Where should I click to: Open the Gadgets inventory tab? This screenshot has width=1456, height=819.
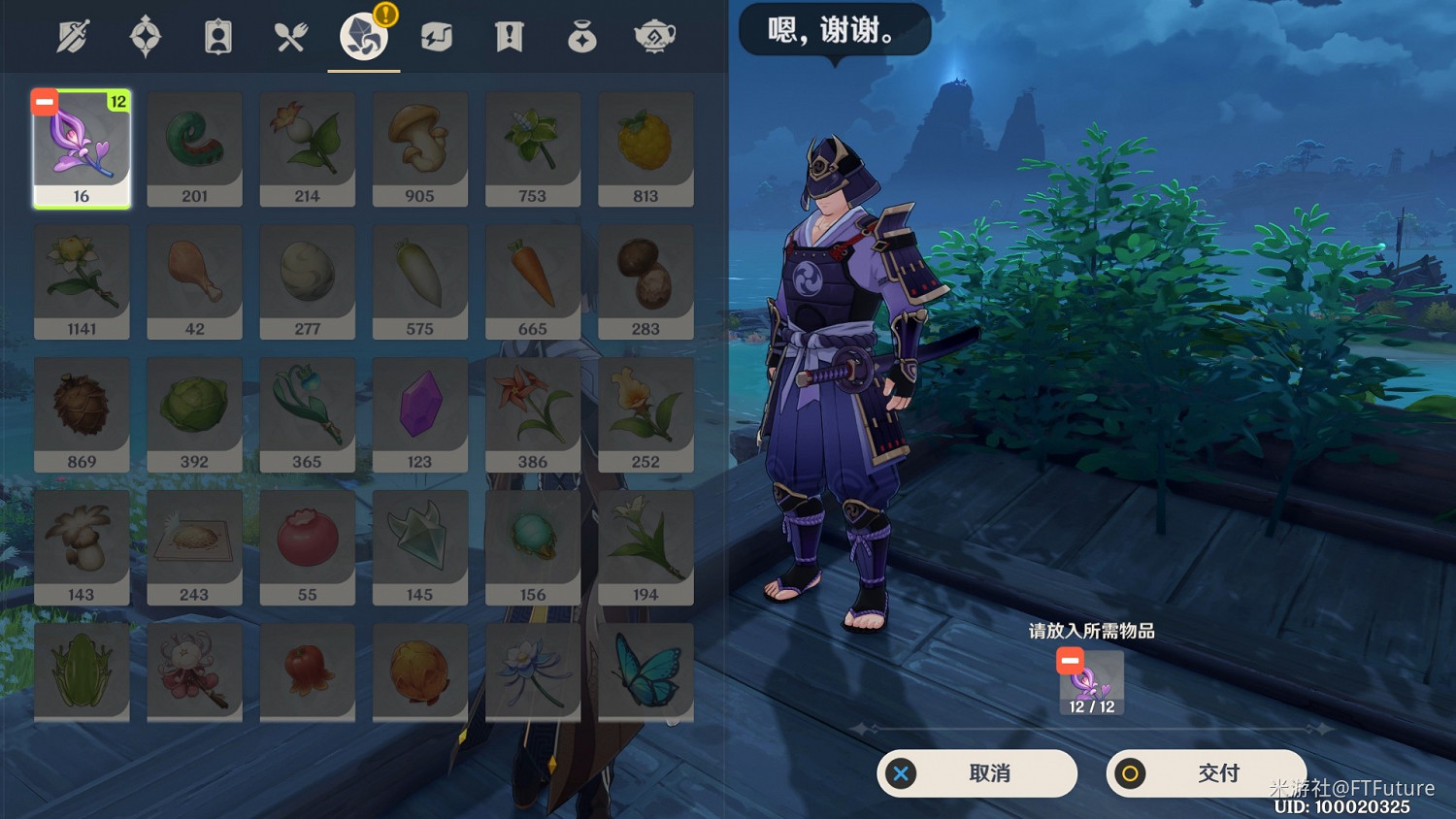point(435,36)
